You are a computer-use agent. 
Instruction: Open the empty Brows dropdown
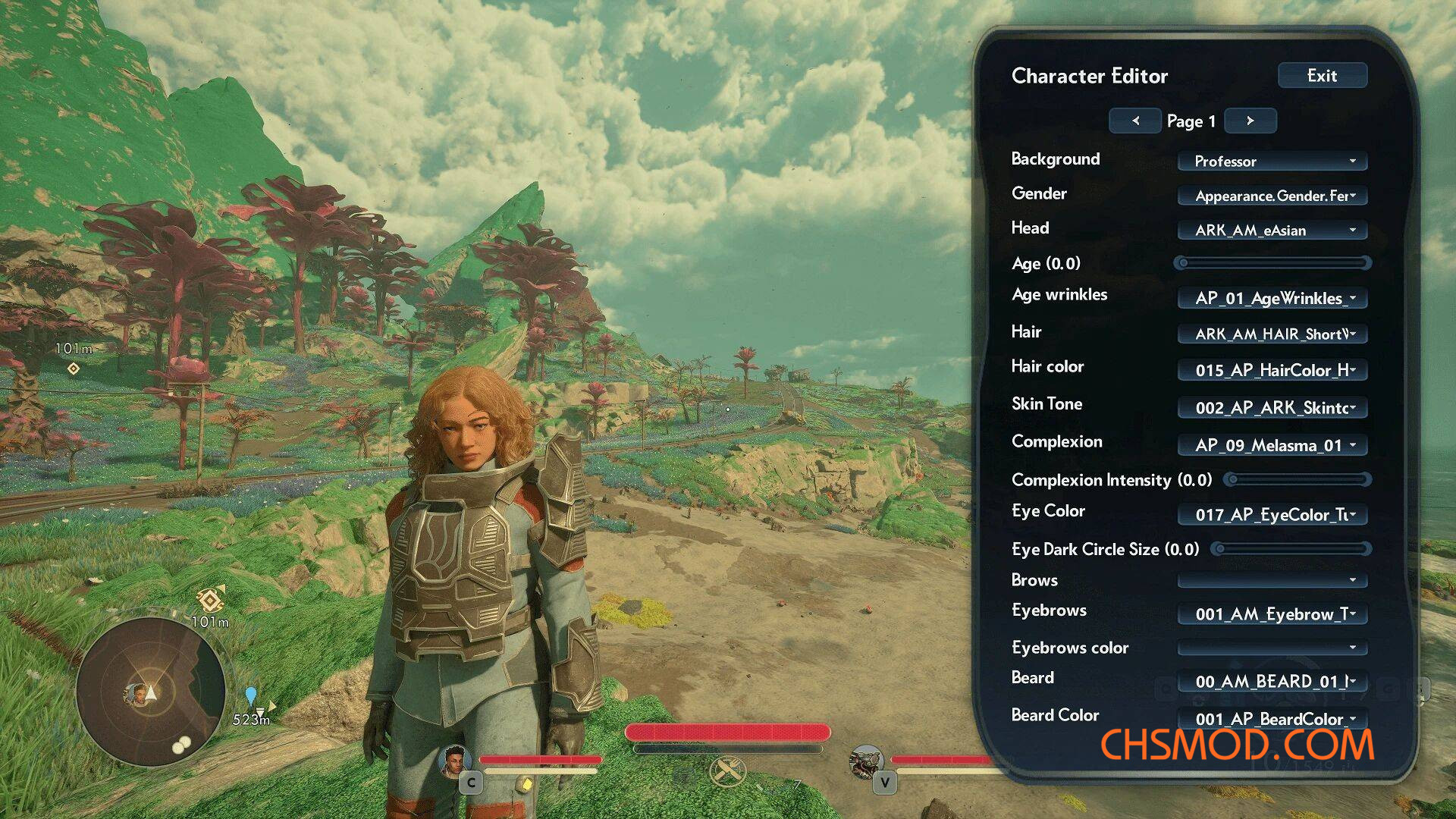[1272, 580]
